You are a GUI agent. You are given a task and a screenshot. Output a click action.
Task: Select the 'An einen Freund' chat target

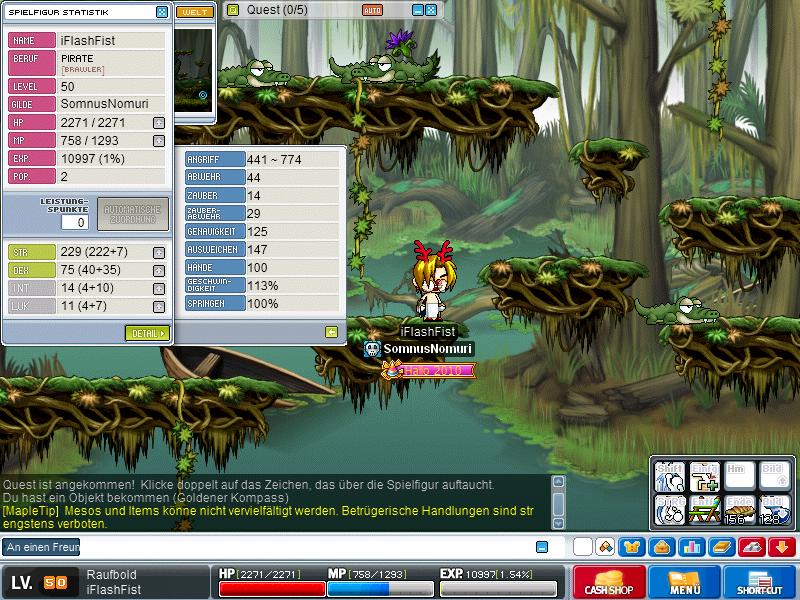pos(42,547)
